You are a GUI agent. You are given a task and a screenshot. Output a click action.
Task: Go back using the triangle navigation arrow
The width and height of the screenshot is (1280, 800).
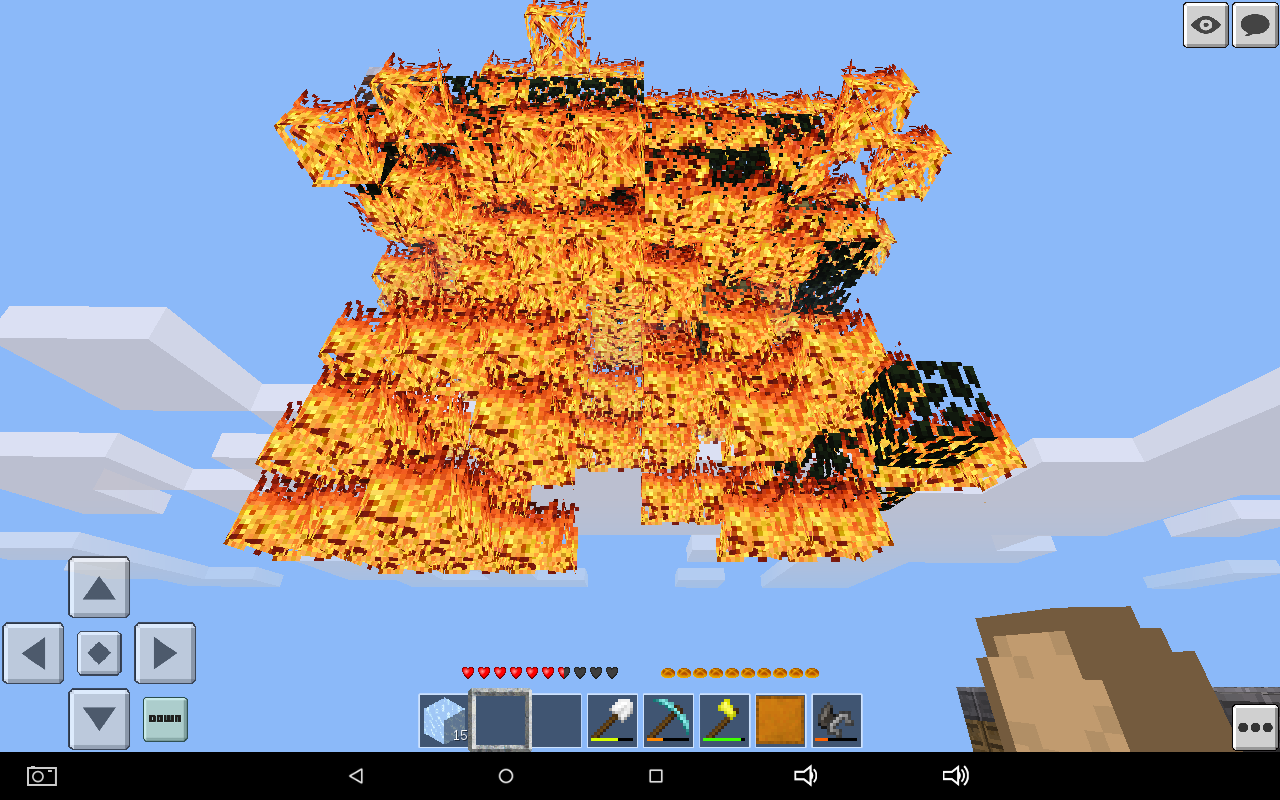pyautogui.click(x=356, y=776)
